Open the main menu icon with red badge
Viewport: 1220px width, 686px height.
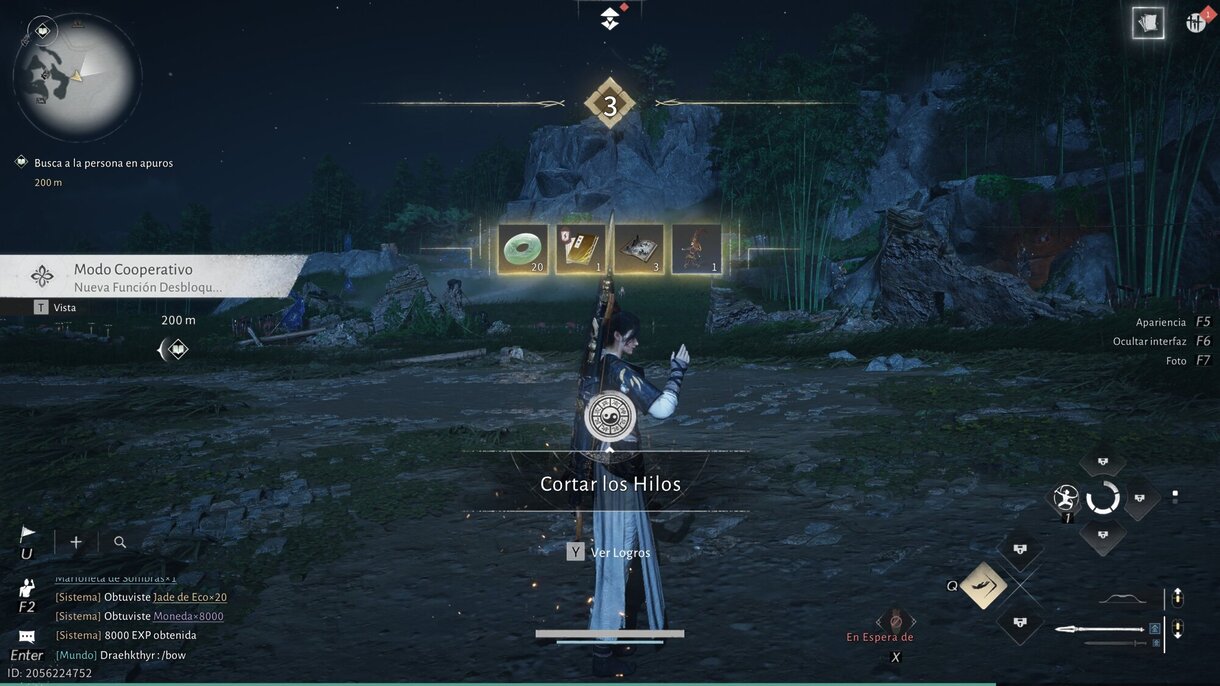1196,22
